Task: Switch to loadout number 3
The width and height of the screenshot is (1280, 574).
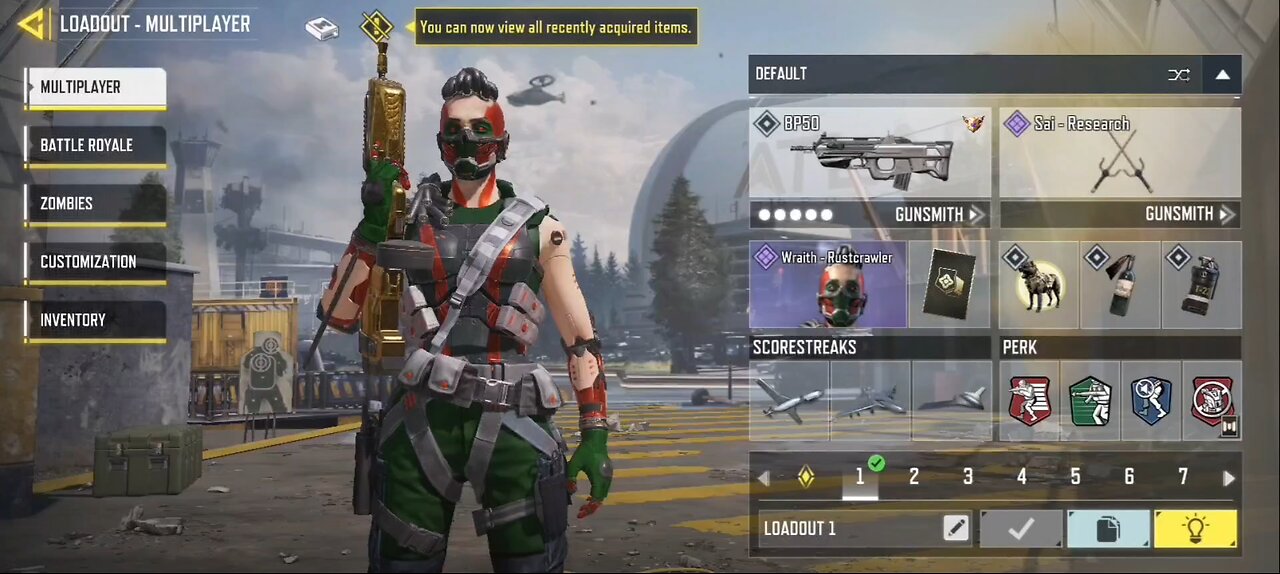Action: 967,477
